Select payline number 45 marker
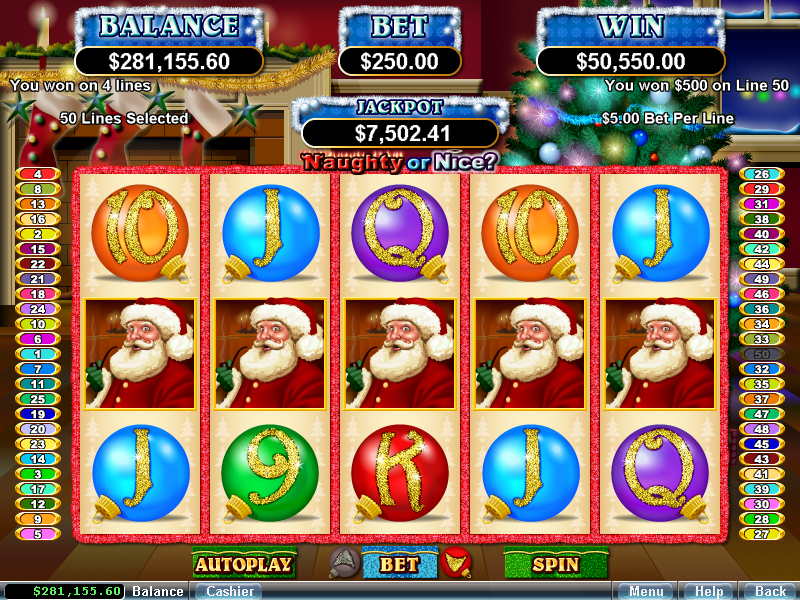 761,444
